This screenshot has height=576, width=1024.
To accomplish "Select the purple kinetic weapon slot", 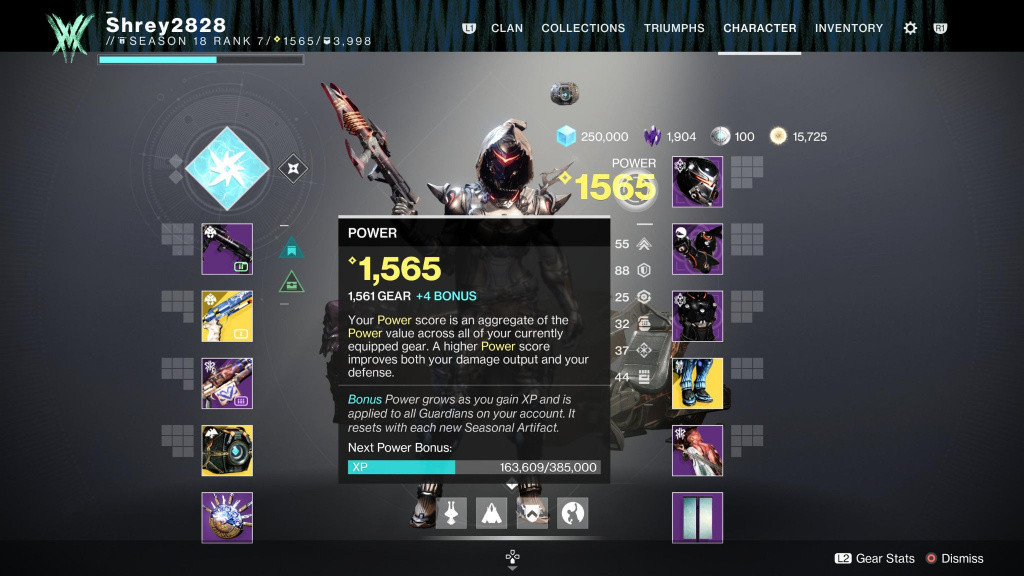I will click(227, 249).
